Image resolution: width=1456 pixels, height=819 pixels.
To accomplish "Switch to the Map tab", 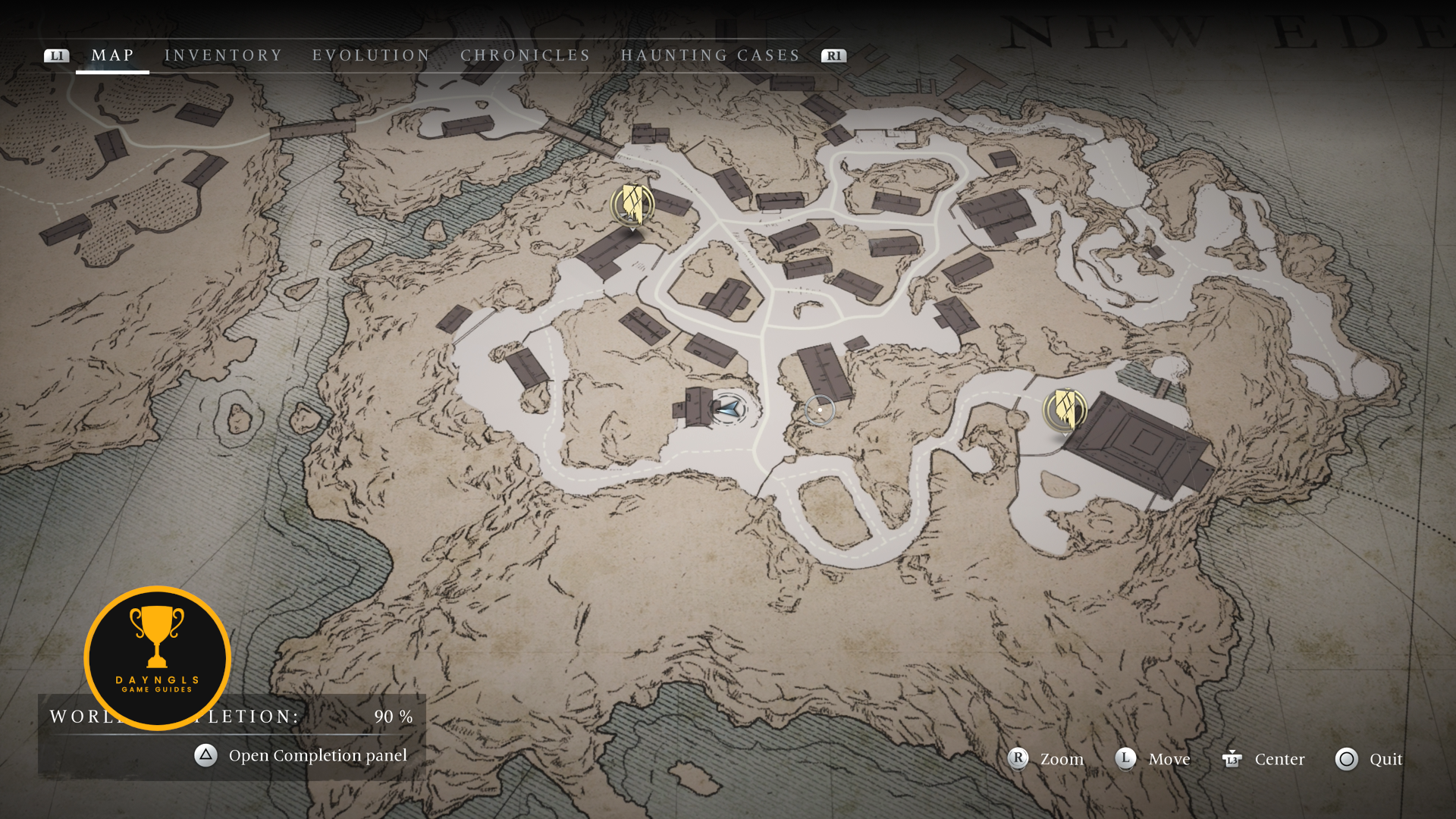I will [112, 55].
